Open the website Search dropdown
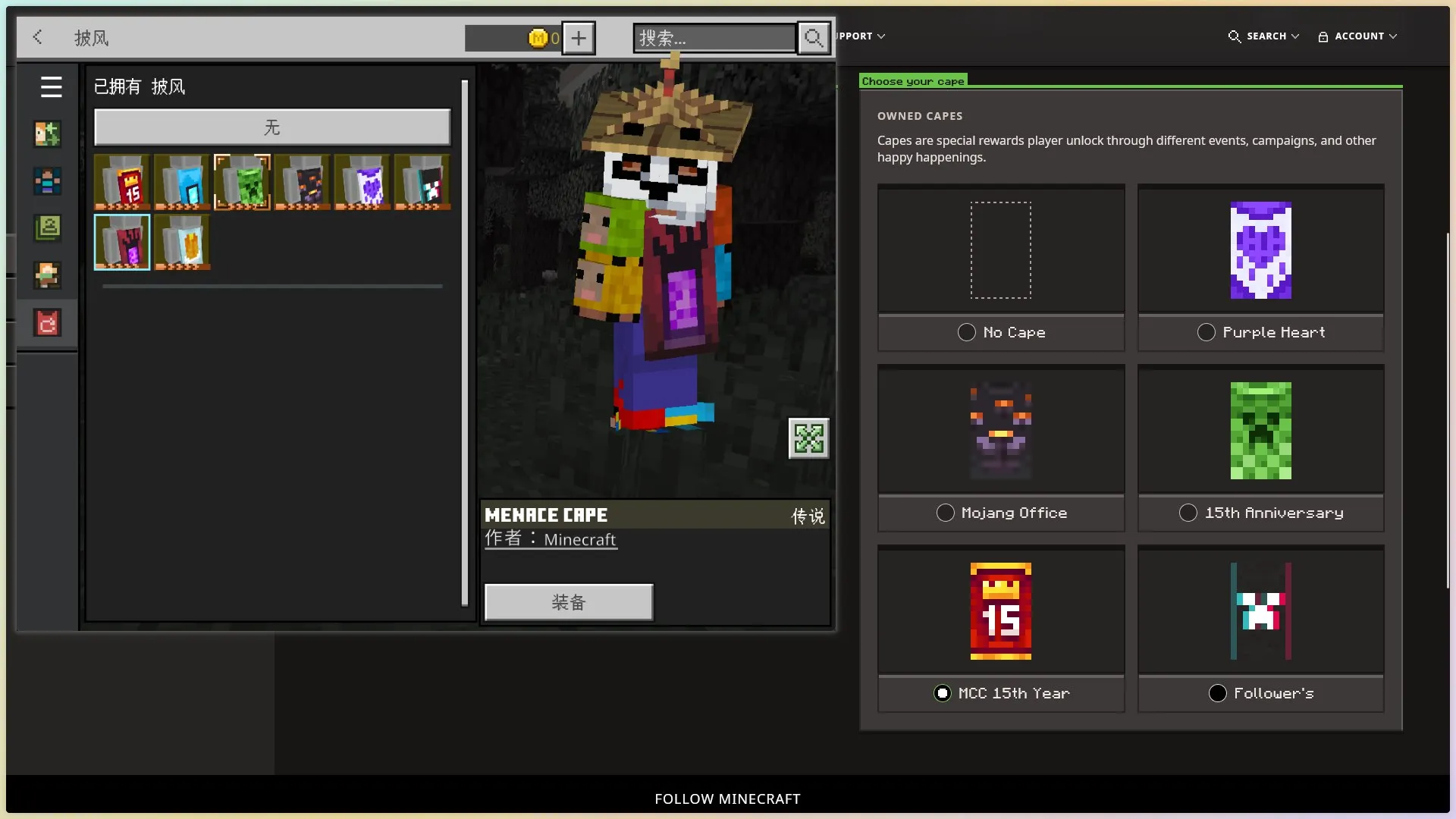 (1264, 36)
